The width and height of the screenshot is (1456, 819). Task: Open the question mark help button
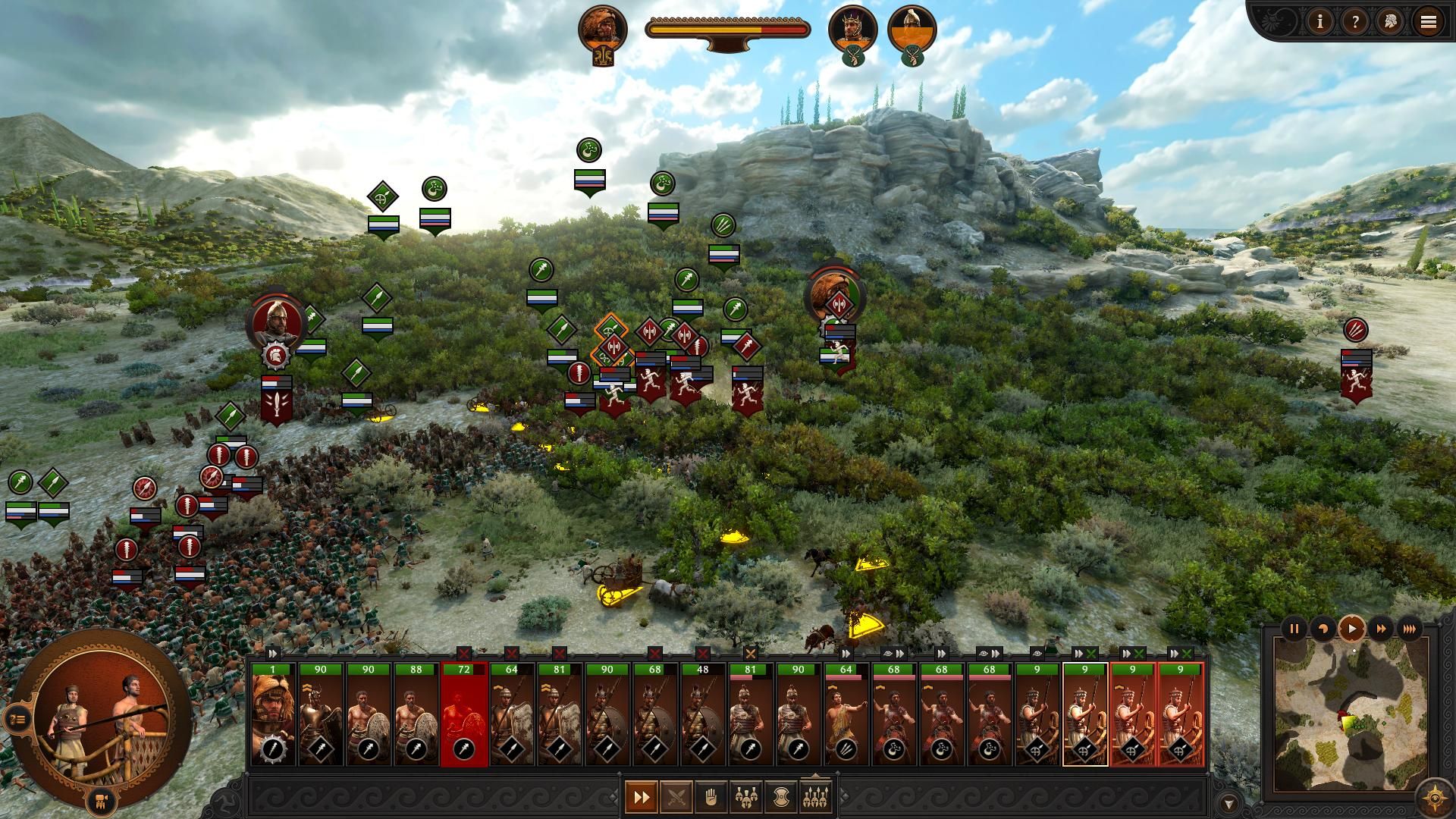[x=1355, y=22]
